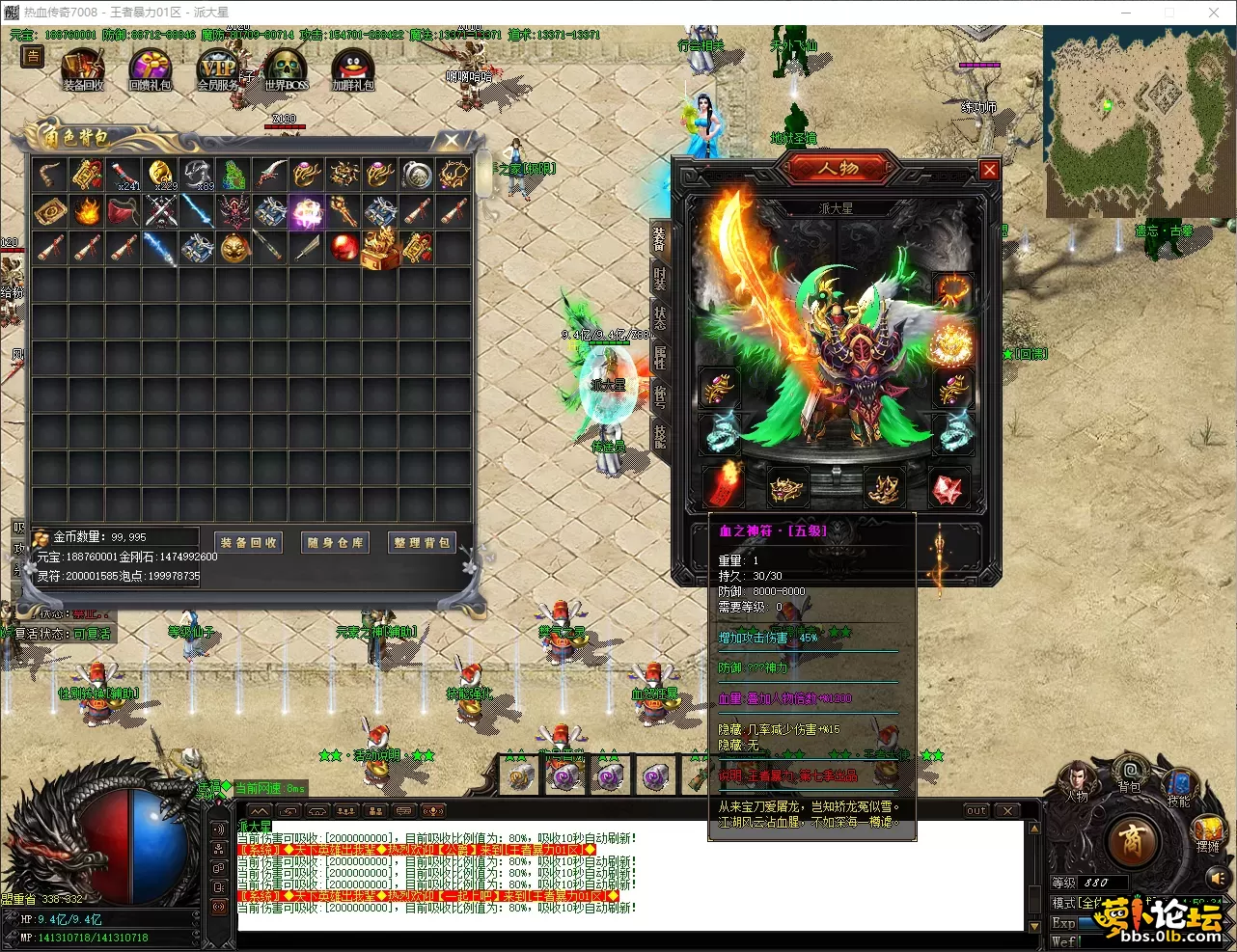Click the minimap in the corner
Viewport: 1237px width, 952px height.
click(1139, 121)
